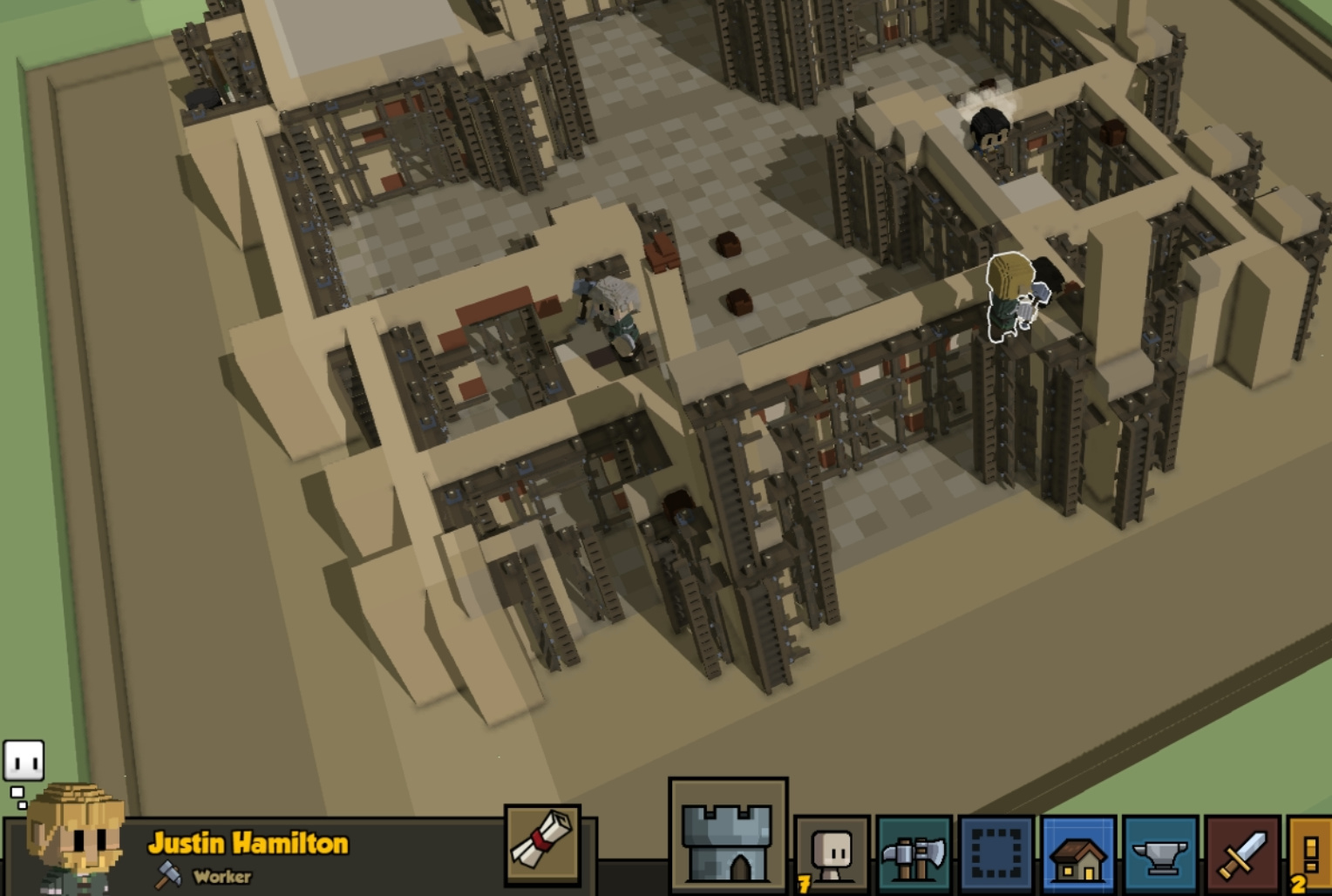Open the rolled scroll character sheet button
This screenshot has height=896, width=1332.
(542, 845)
